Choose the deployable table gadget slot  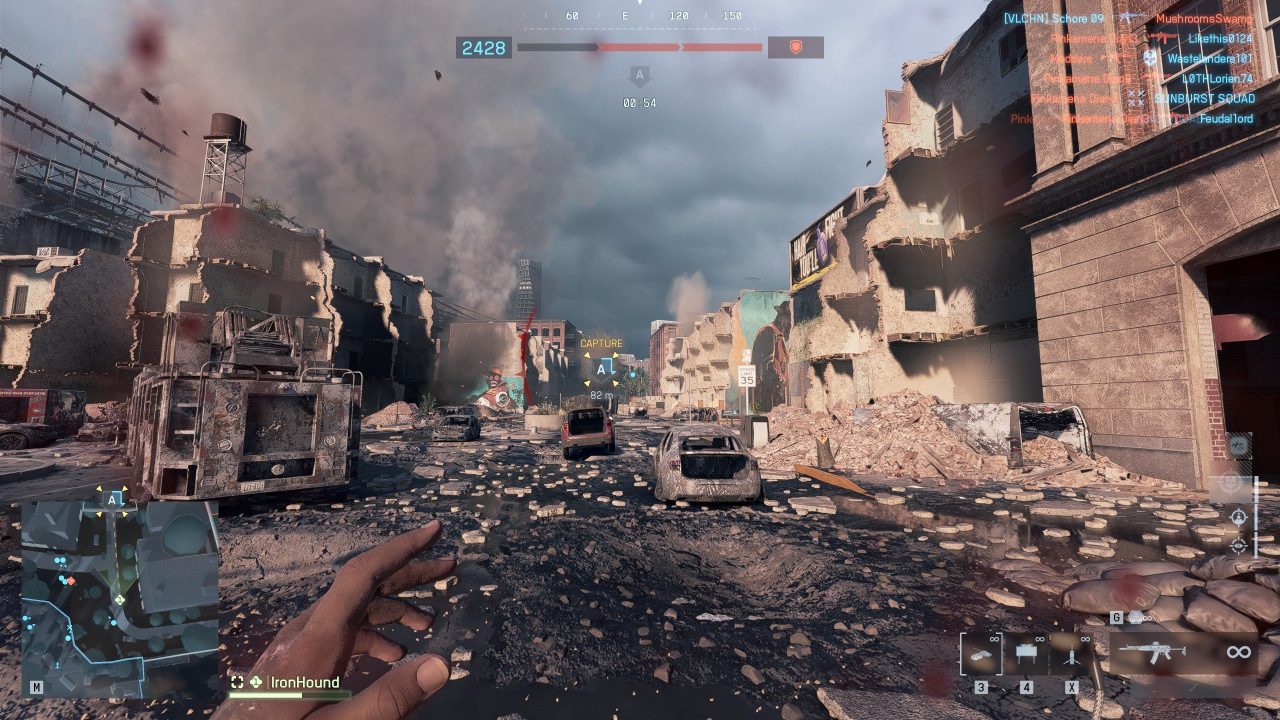(1026, 654)
